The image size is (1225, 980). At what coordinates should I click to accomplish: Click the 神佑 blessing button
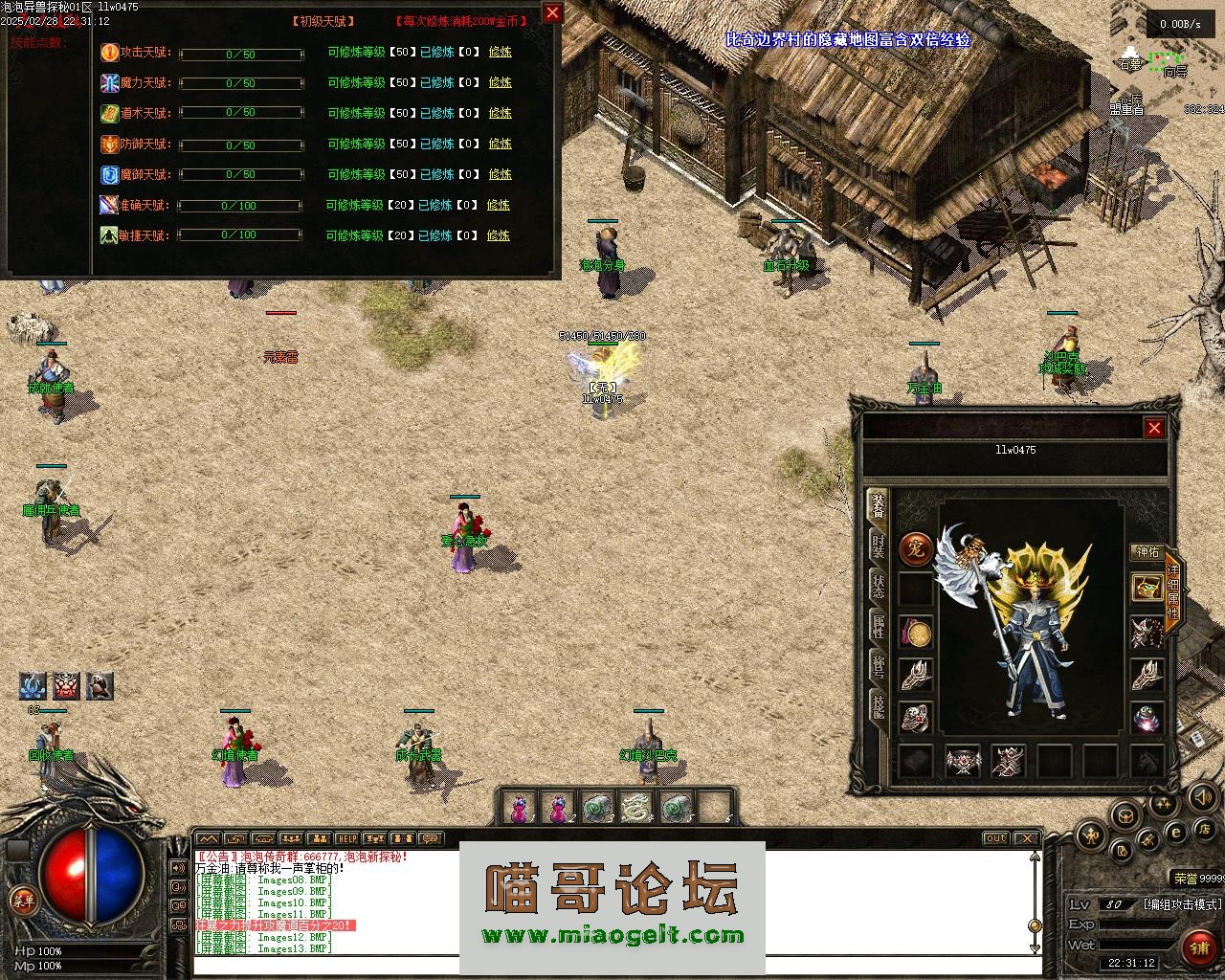pyautogui.click(x=1147, y=552)
